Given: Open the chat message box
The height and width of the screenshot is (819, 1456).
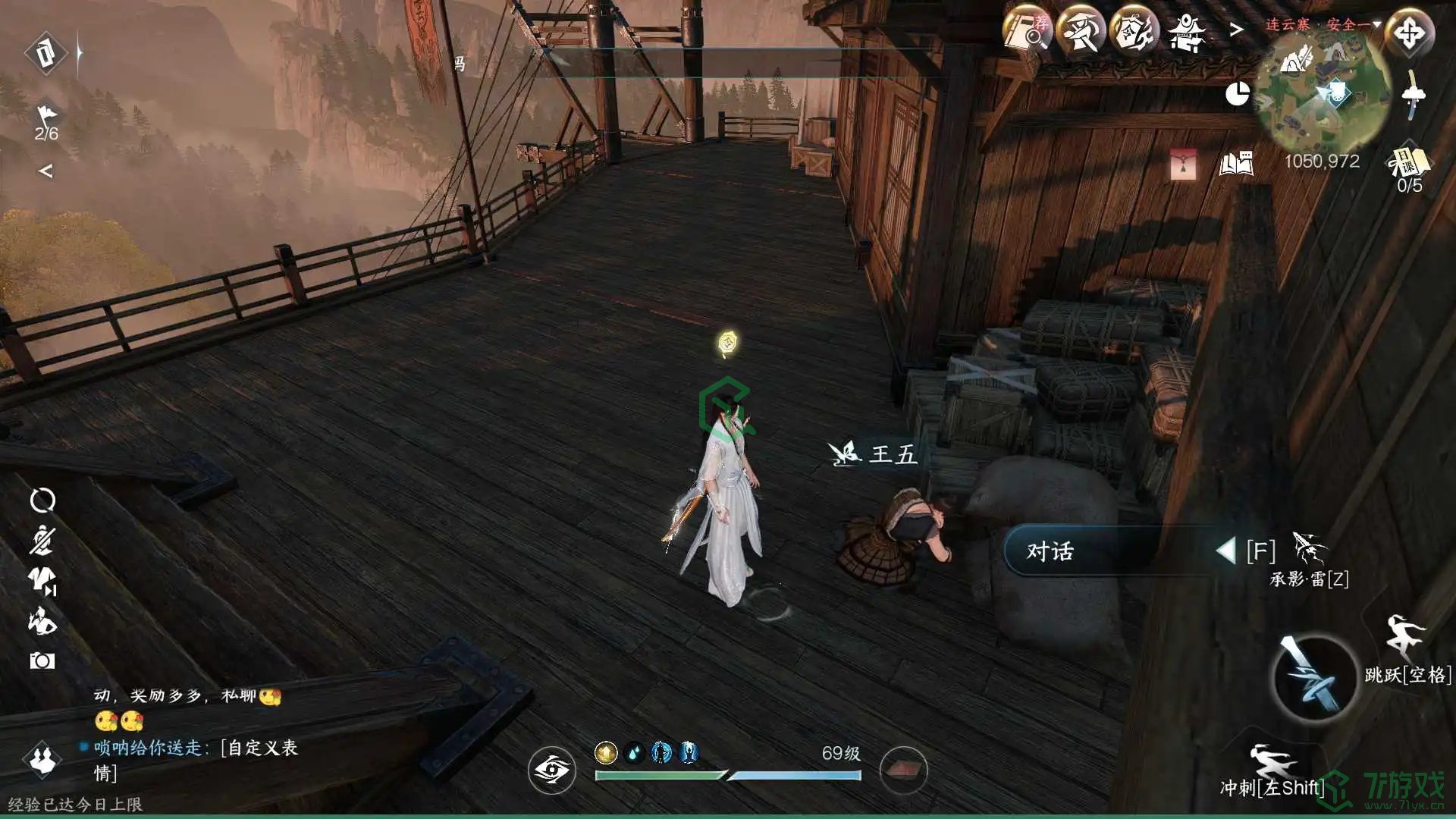Looking at the screenshot, I should click(190, 736).
